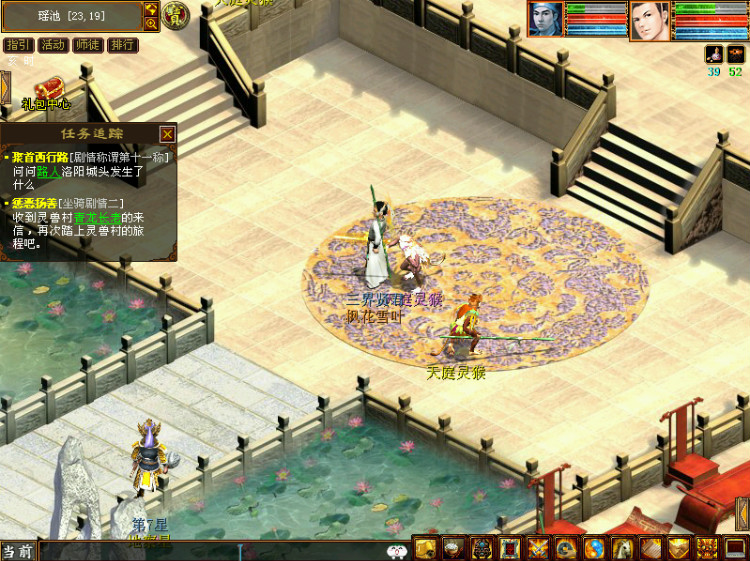Close the 任务追踪 quest tracker panel

click(167, 134)
